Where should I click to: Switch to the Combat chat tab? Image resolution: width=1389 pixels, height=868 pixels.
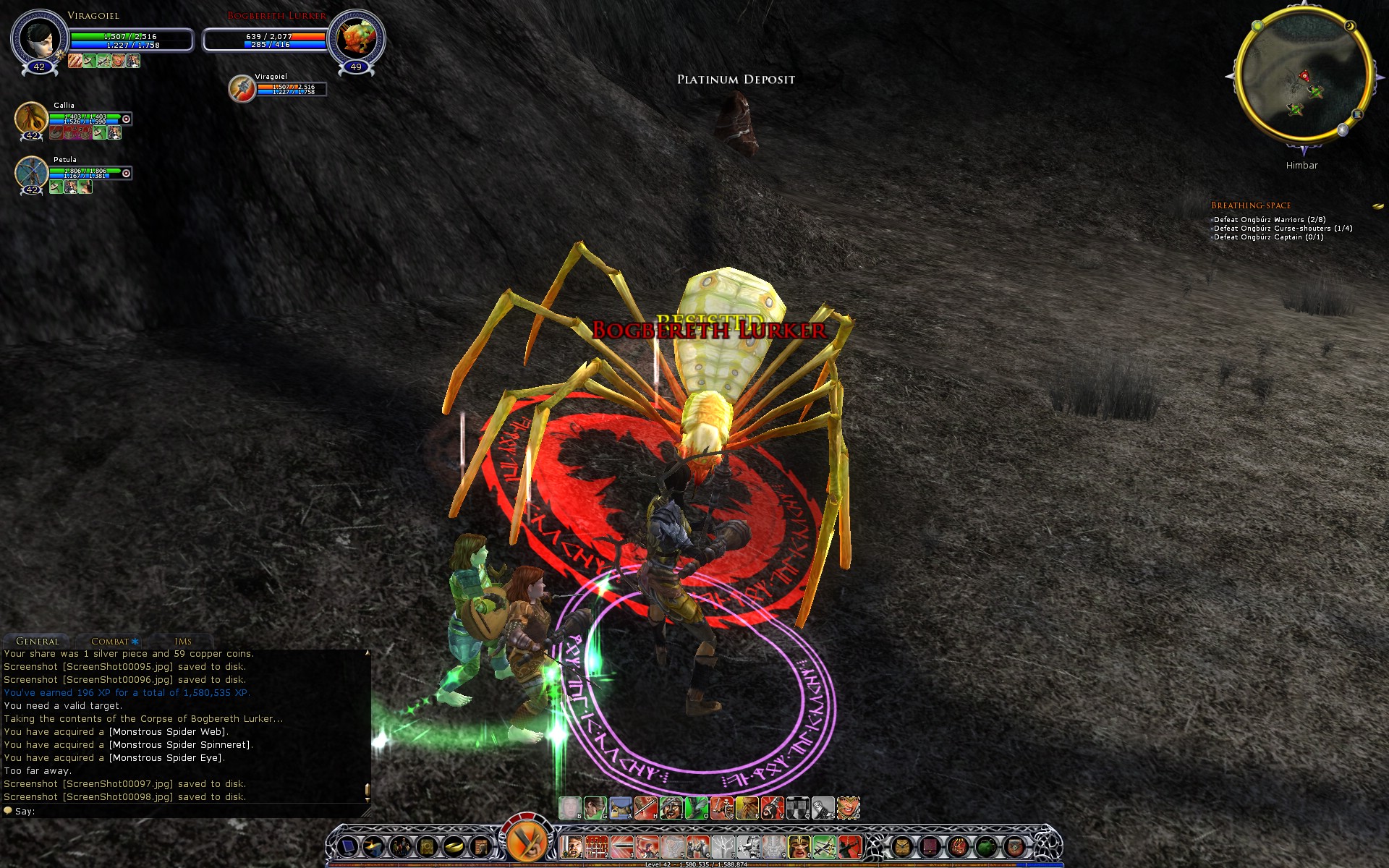tap(110, 642)
